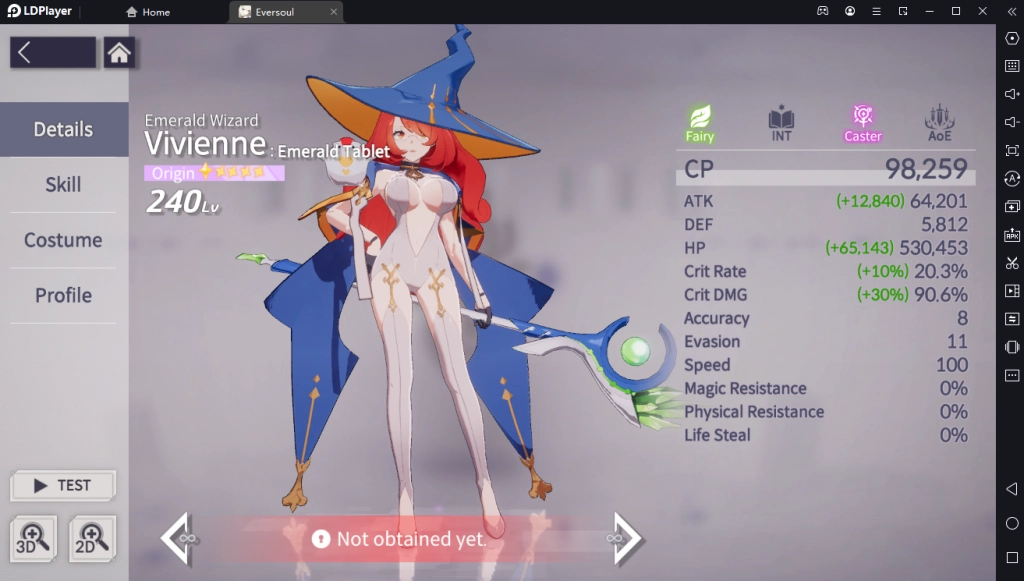
Task: Close the LDPlayer window
Action: click(982, 11)
